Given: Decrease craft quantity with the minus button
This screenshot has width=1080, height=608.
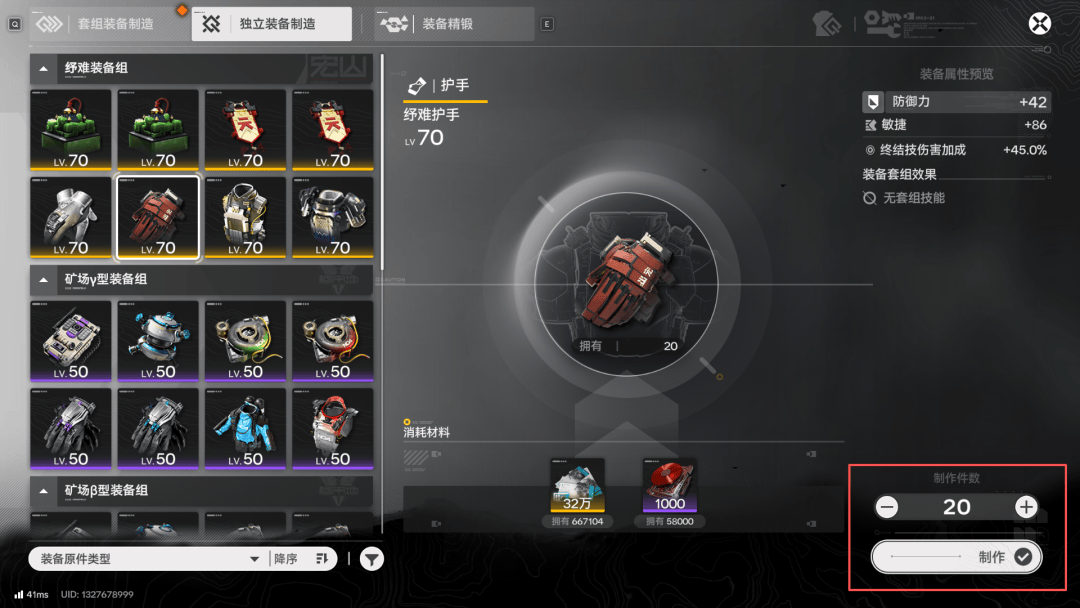Looking at the screenshot, I should [887, 507].
